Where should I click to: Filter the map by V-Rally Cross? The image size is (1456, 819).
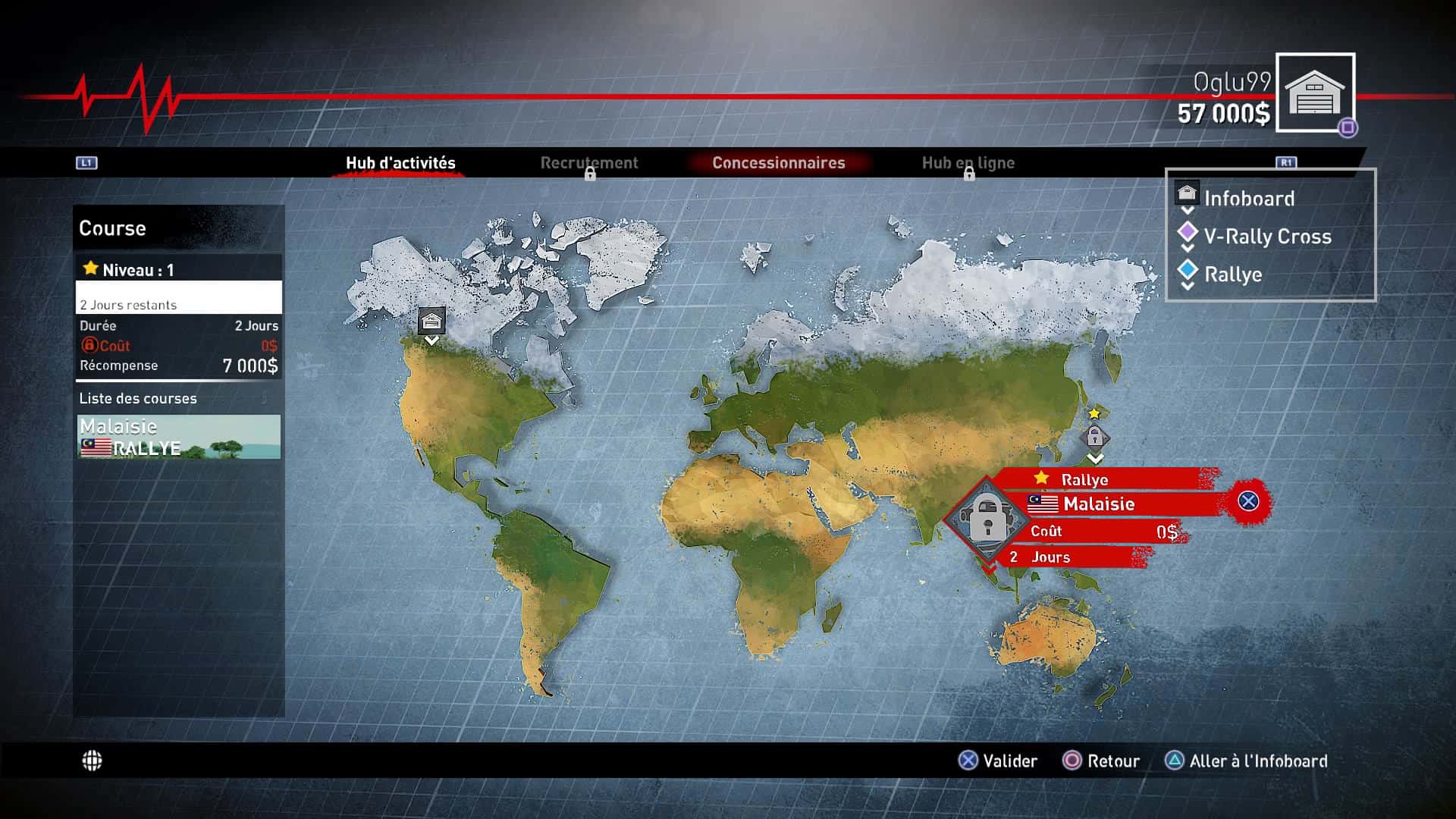[x=1266, y=237]
